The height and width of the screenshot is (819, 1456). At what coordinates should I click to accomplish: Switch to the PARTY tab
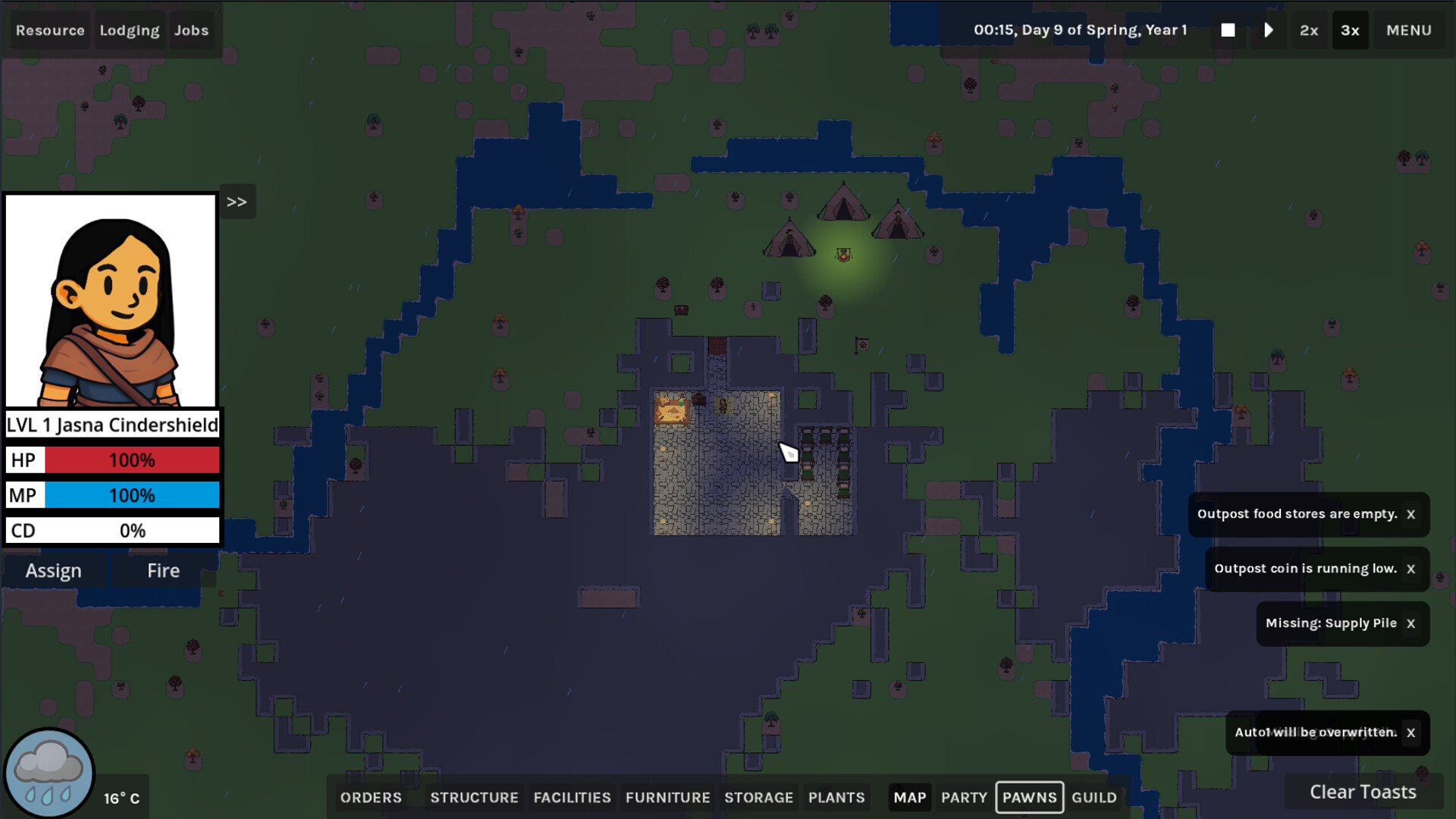pos(964,797)
